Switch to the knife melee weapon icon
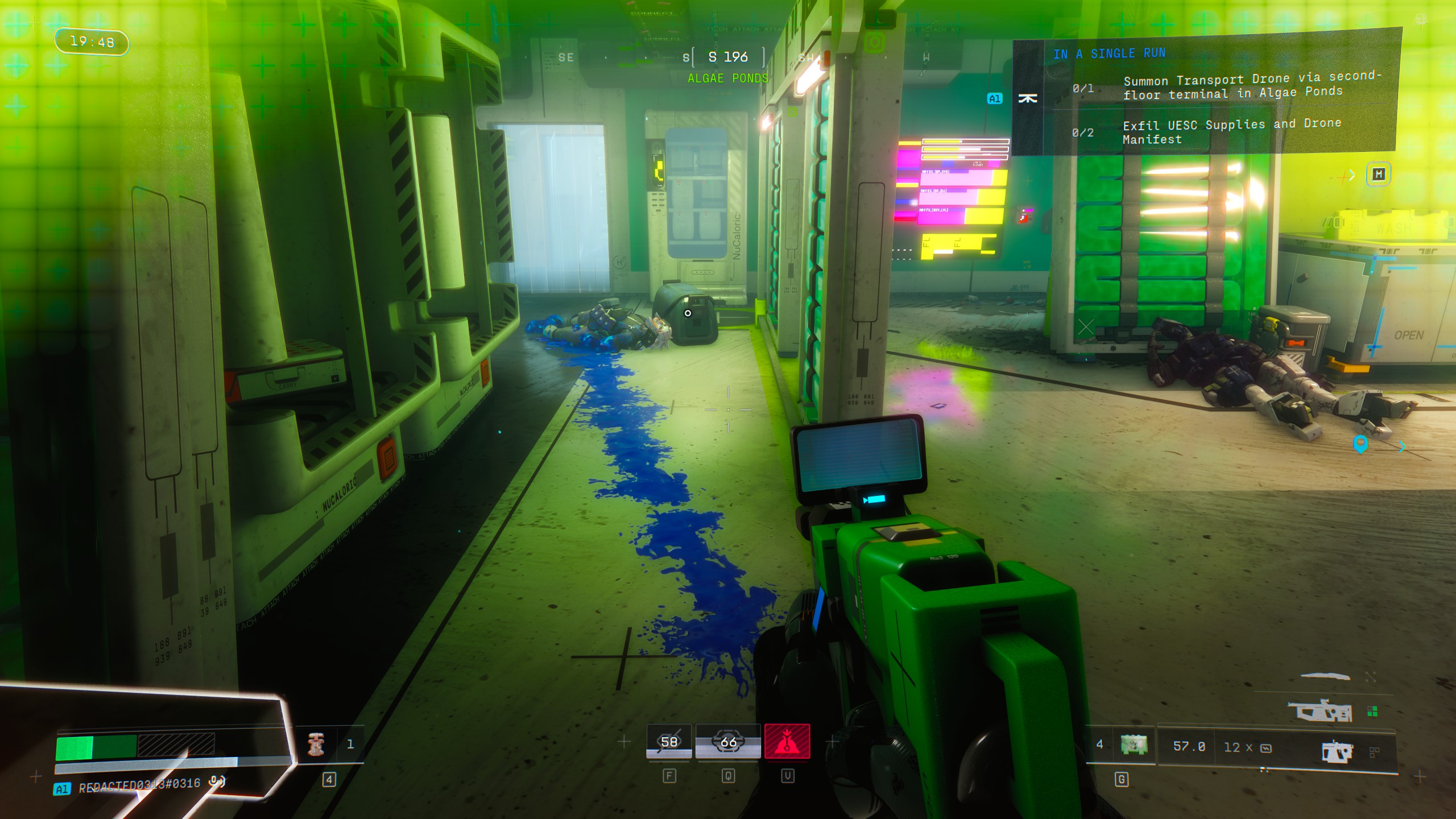Image resolution: width=1456 pixels, height=819 pixels. (x=1325, y=676)
